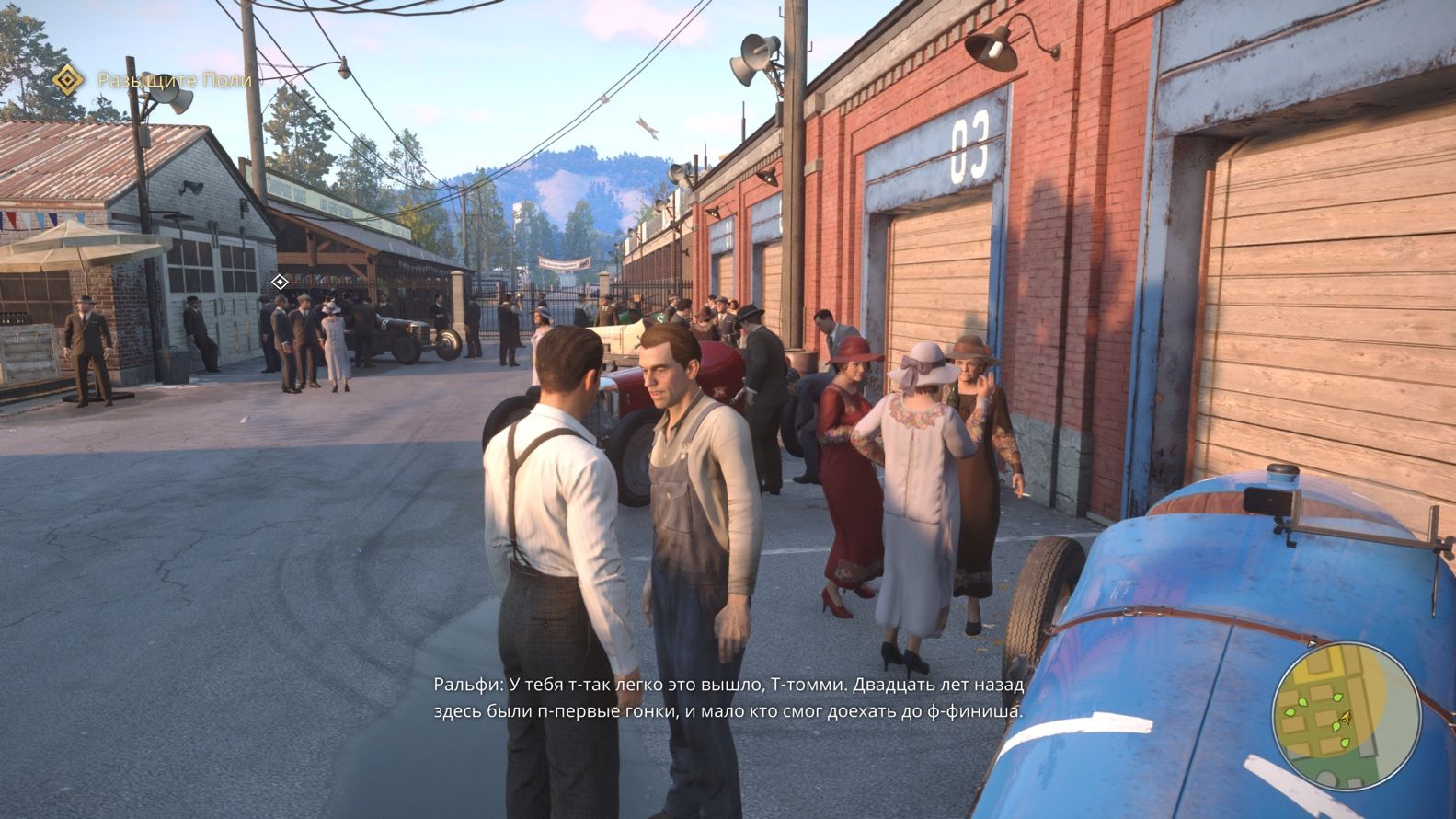Click the circular minimap
Viewport: 1456px width, 819px height.
pyautogui.click(x=1345, y=715)
